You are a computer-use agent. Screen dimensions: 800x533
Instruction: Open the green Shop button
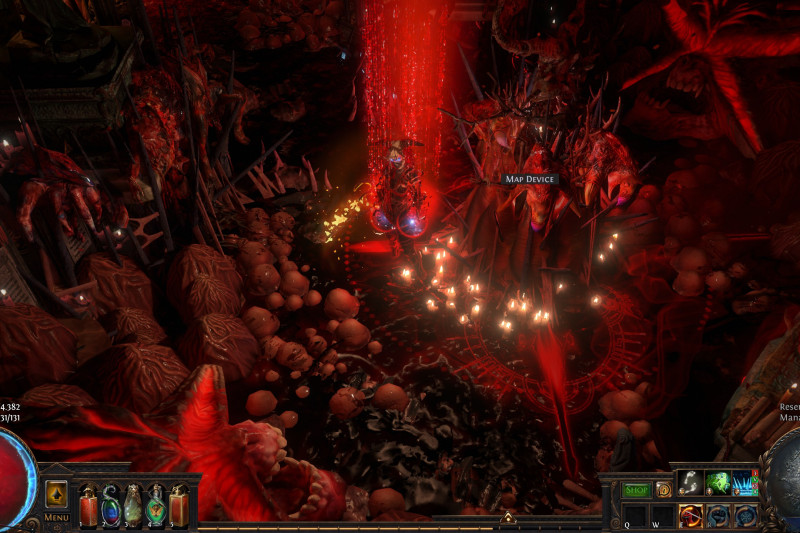pyautogui.click(x=637, y=490)
